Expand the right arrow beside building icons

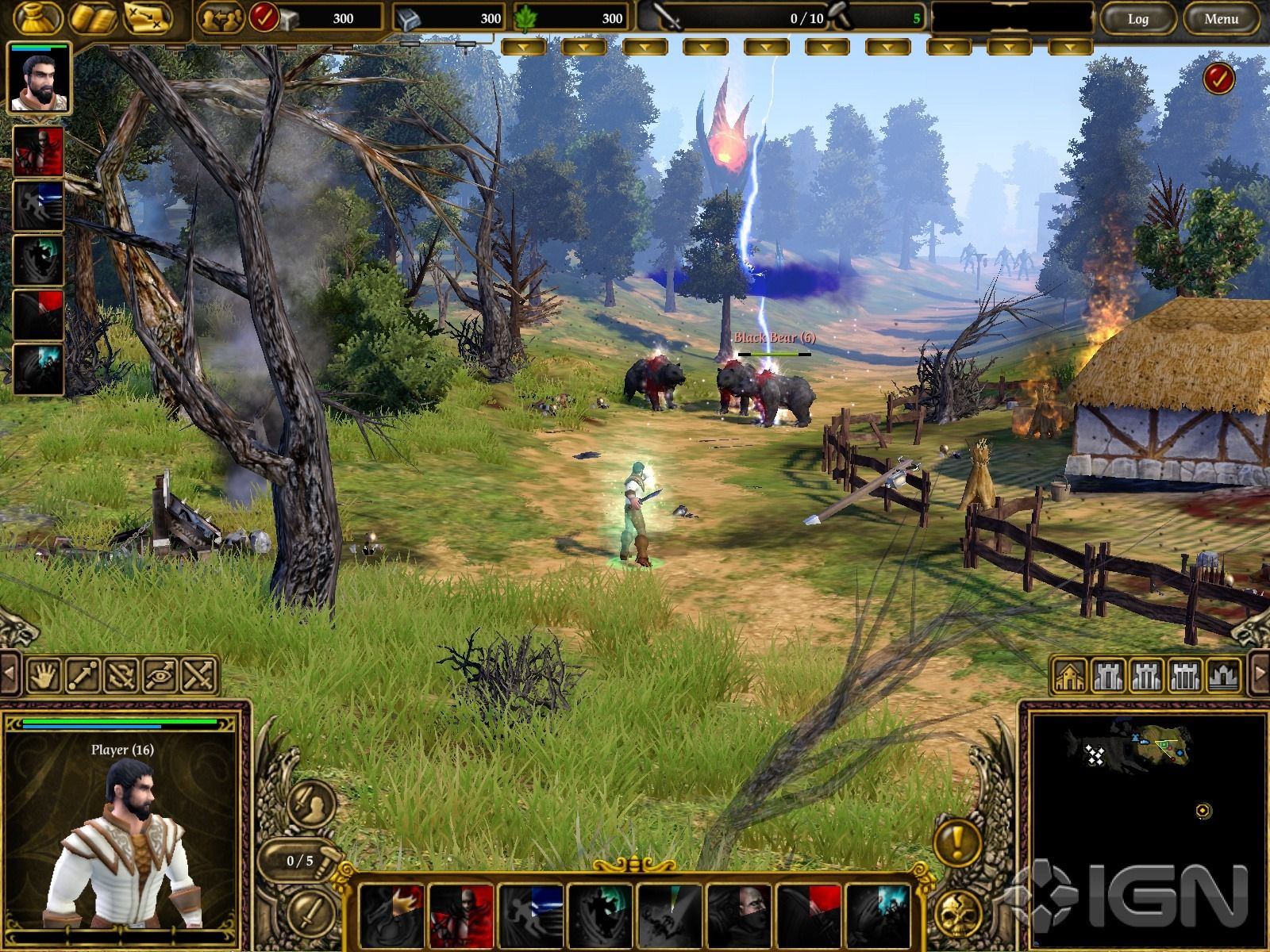coord(1260,674)
